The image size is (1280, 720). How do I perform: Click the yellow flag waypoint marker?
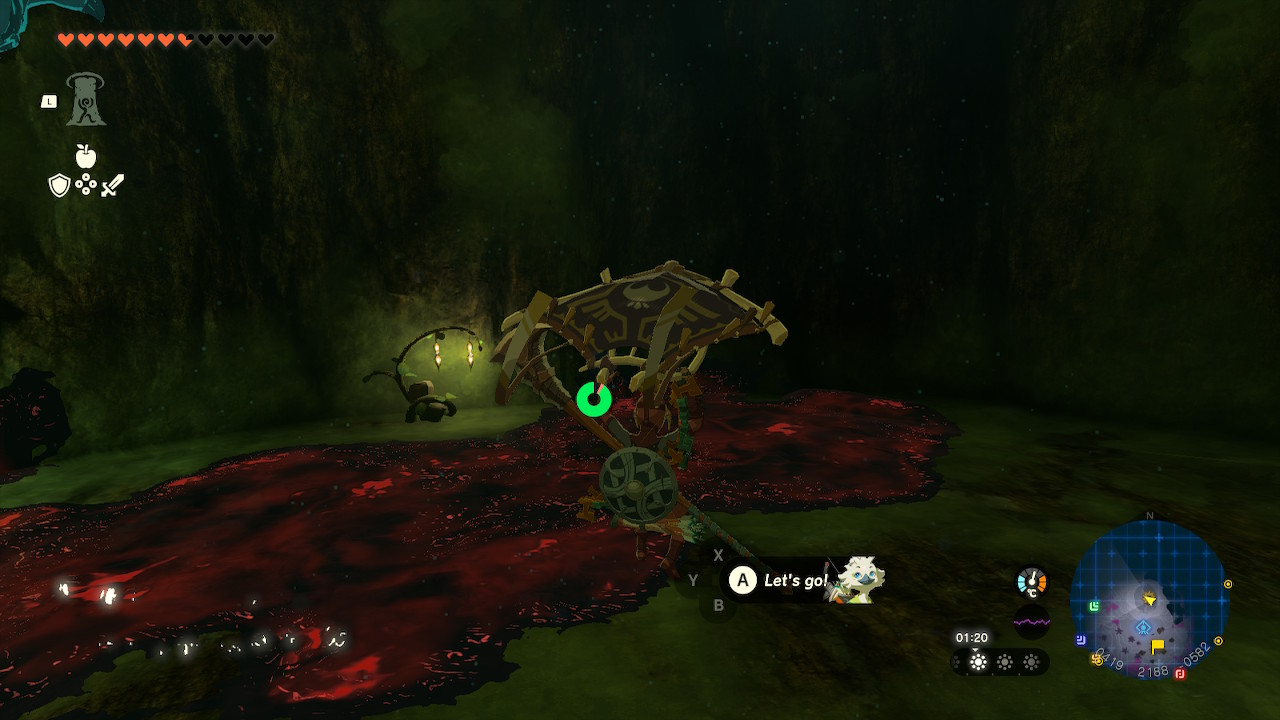(1158, 645)
